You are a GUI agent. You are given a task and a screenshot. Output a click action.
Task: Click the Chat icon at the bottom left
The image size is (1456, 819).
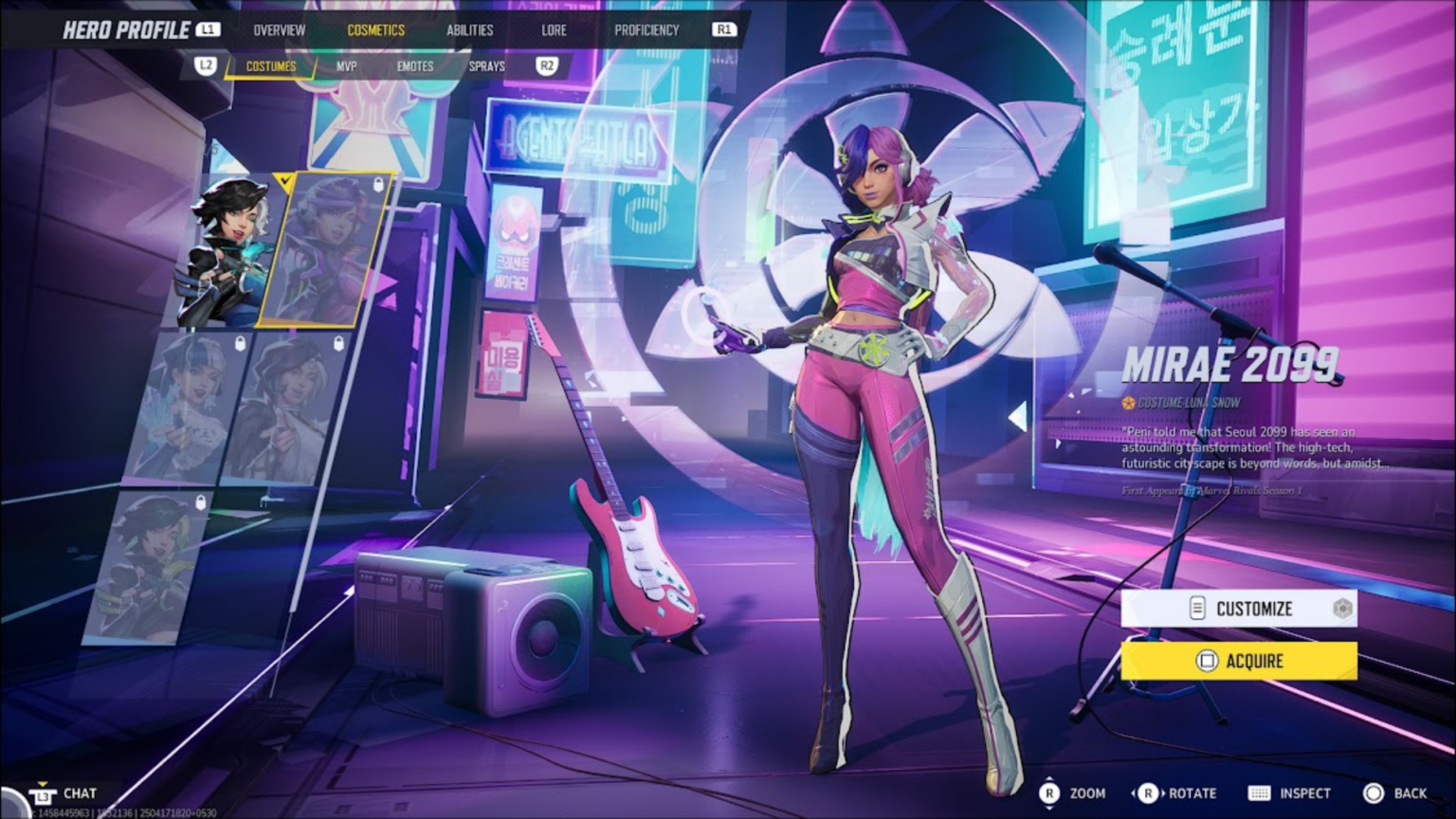click(43, 793)
